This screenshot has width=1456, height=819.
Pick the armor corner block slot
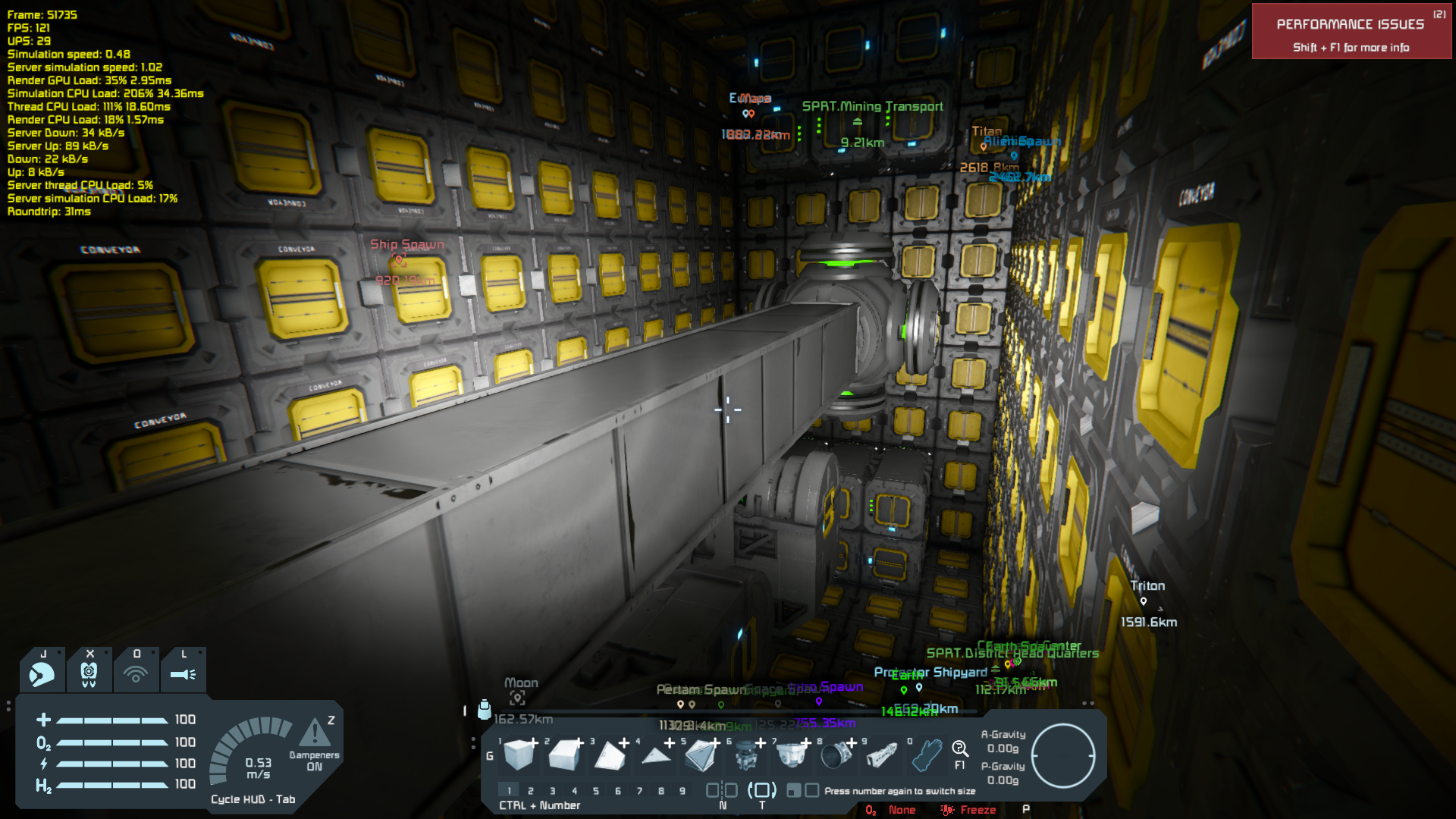tap(610, 755)
